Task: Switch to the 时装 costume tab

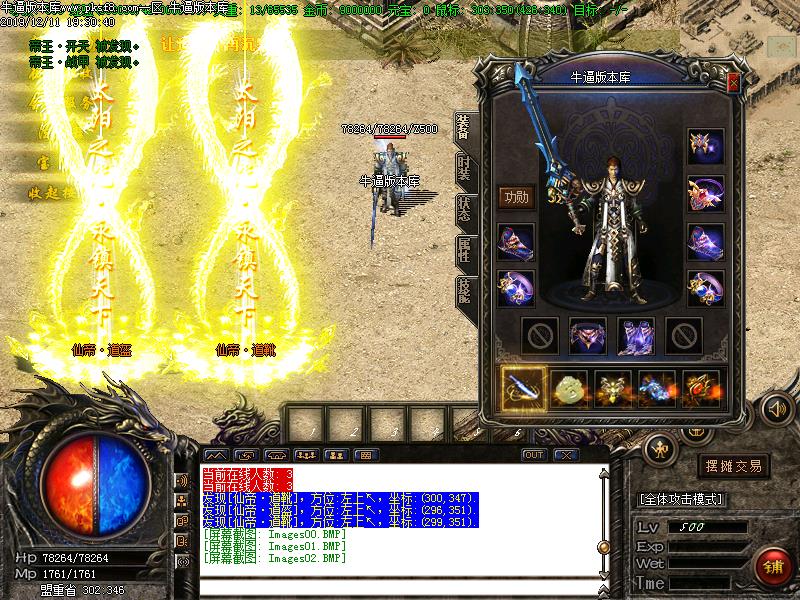Action: pos(465,169)
